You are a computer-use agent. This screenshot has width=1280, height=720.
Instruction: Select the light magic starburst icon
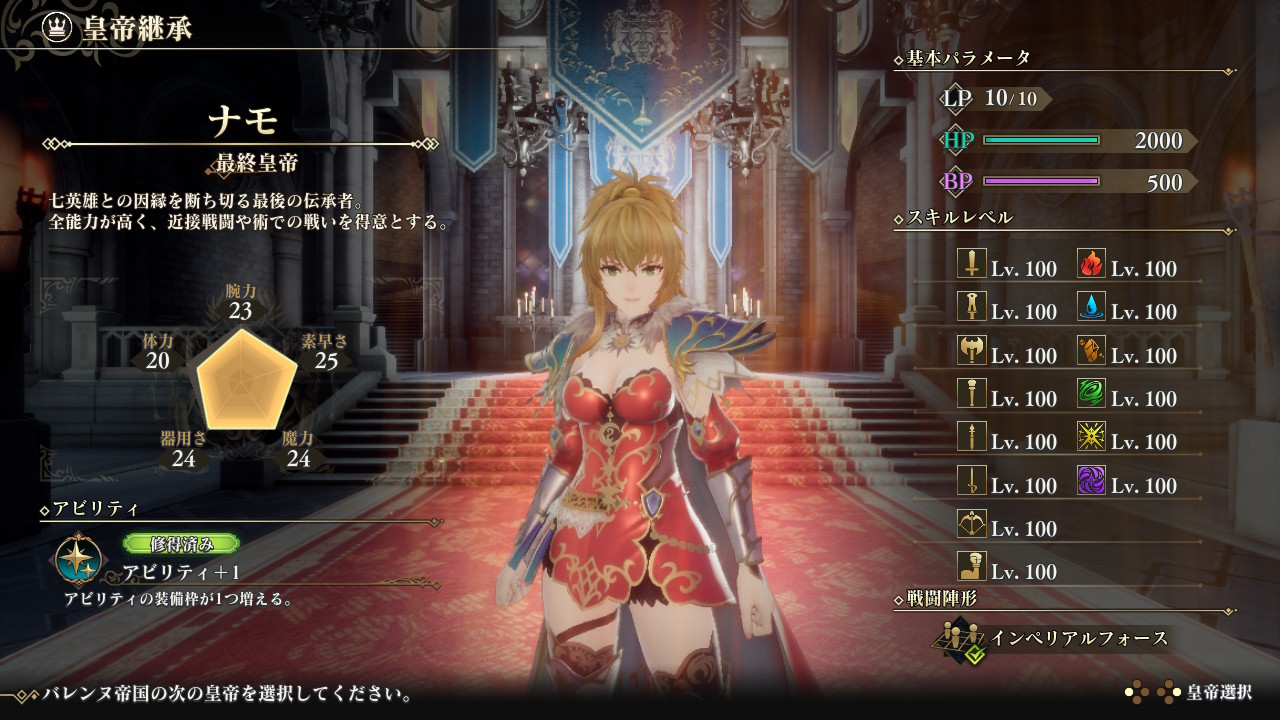click(x=1091, y=437)
